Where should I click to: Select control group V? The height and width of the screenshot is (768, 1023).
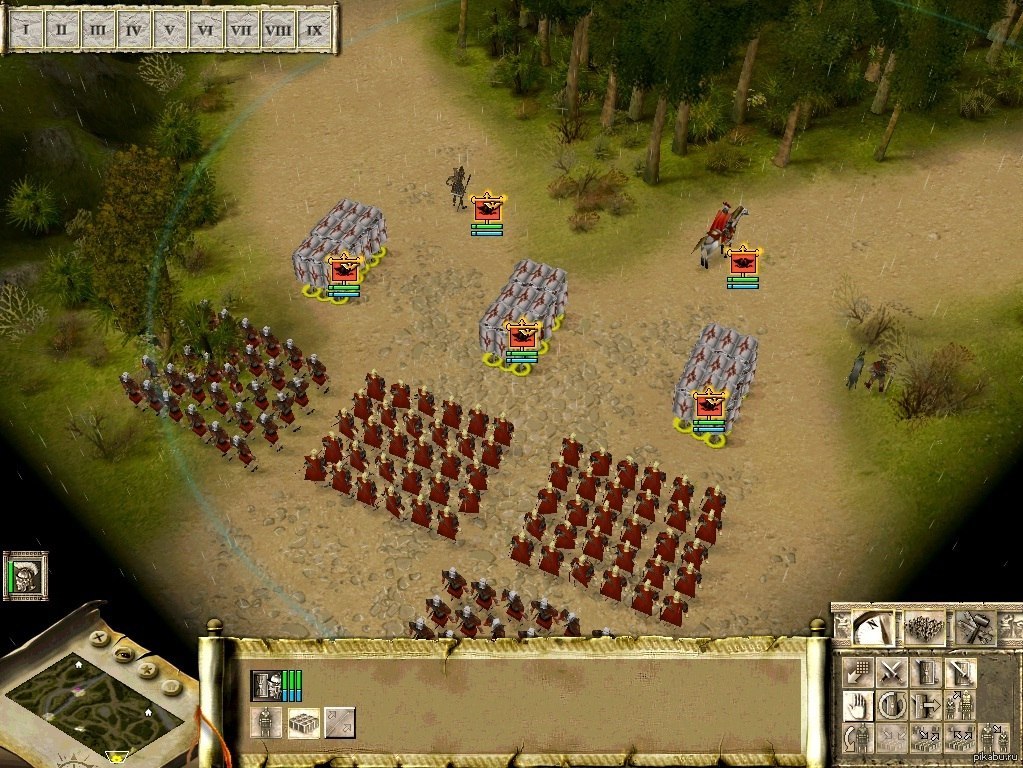[x=170, y=29]
